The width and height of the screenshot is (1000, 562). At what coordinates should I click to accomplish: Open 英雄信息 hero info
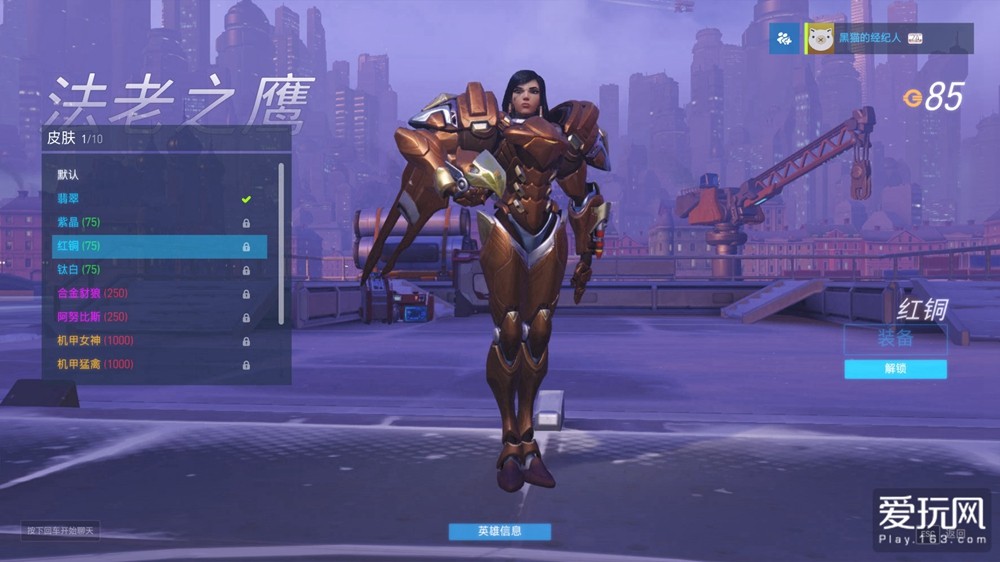[499, 531]
